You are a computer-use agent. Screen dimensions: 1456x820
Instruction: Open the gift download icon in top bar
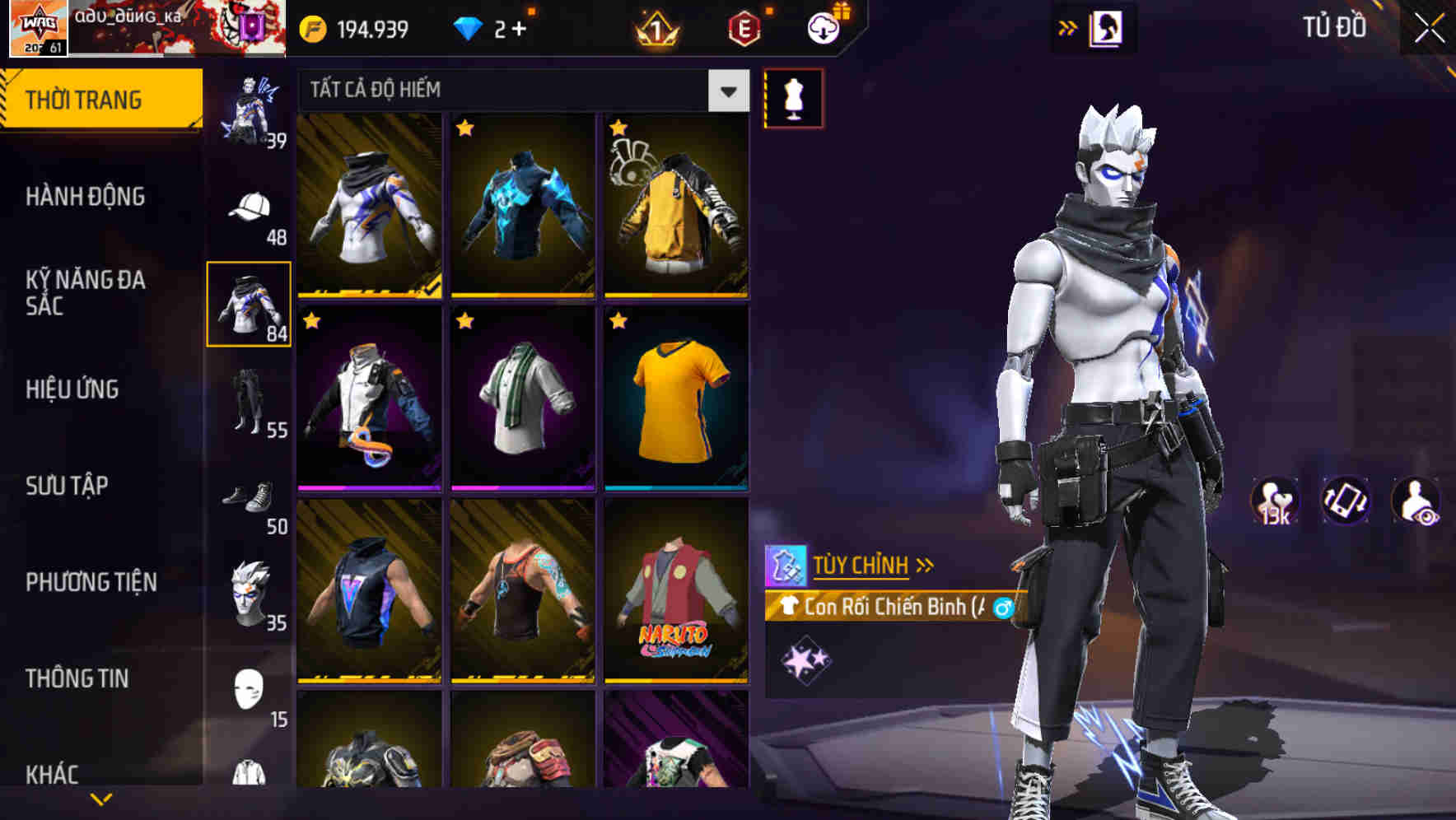tap(822, 26)
